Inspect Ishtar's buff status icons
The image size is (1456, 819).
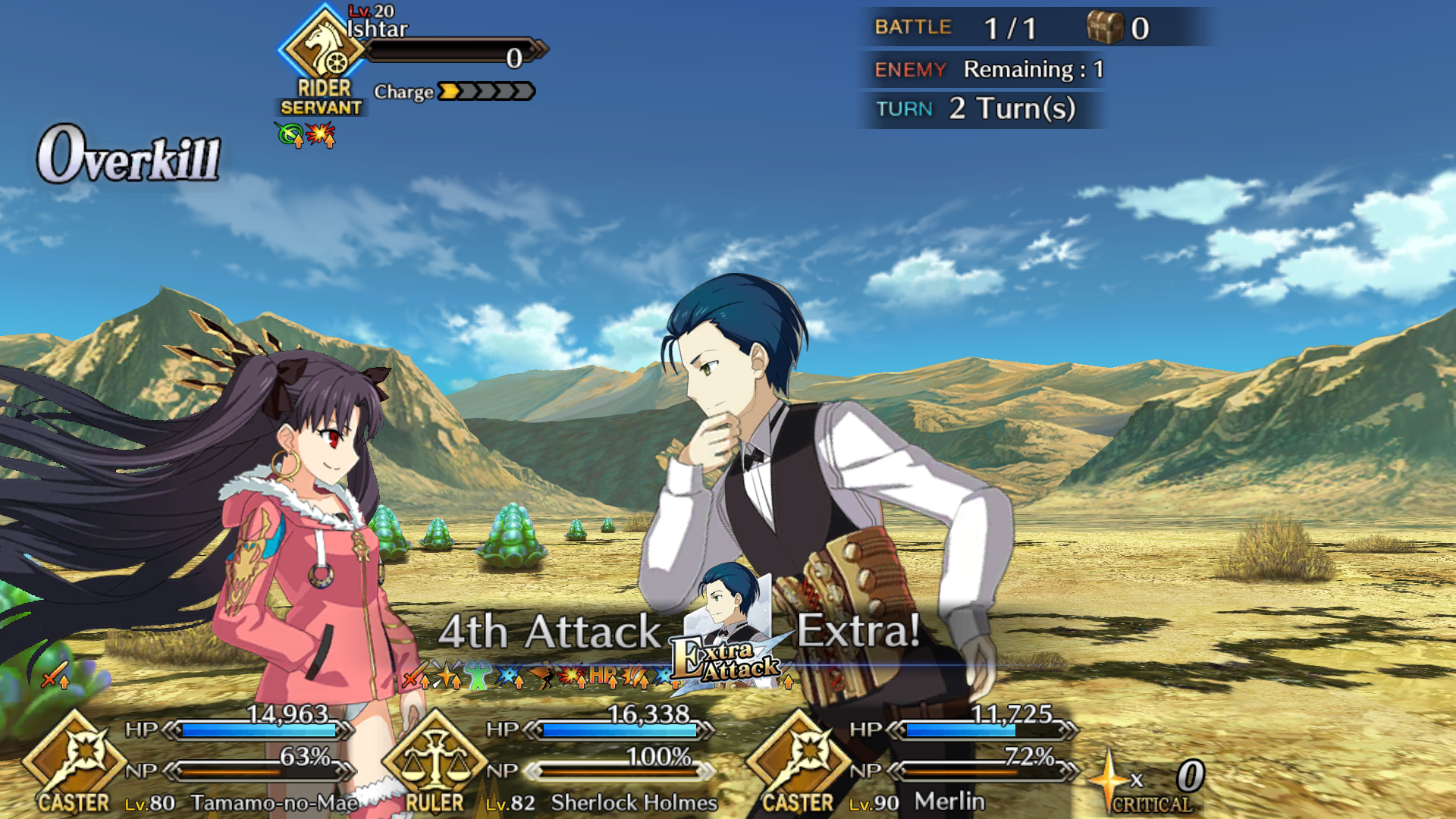pos(306,136)
